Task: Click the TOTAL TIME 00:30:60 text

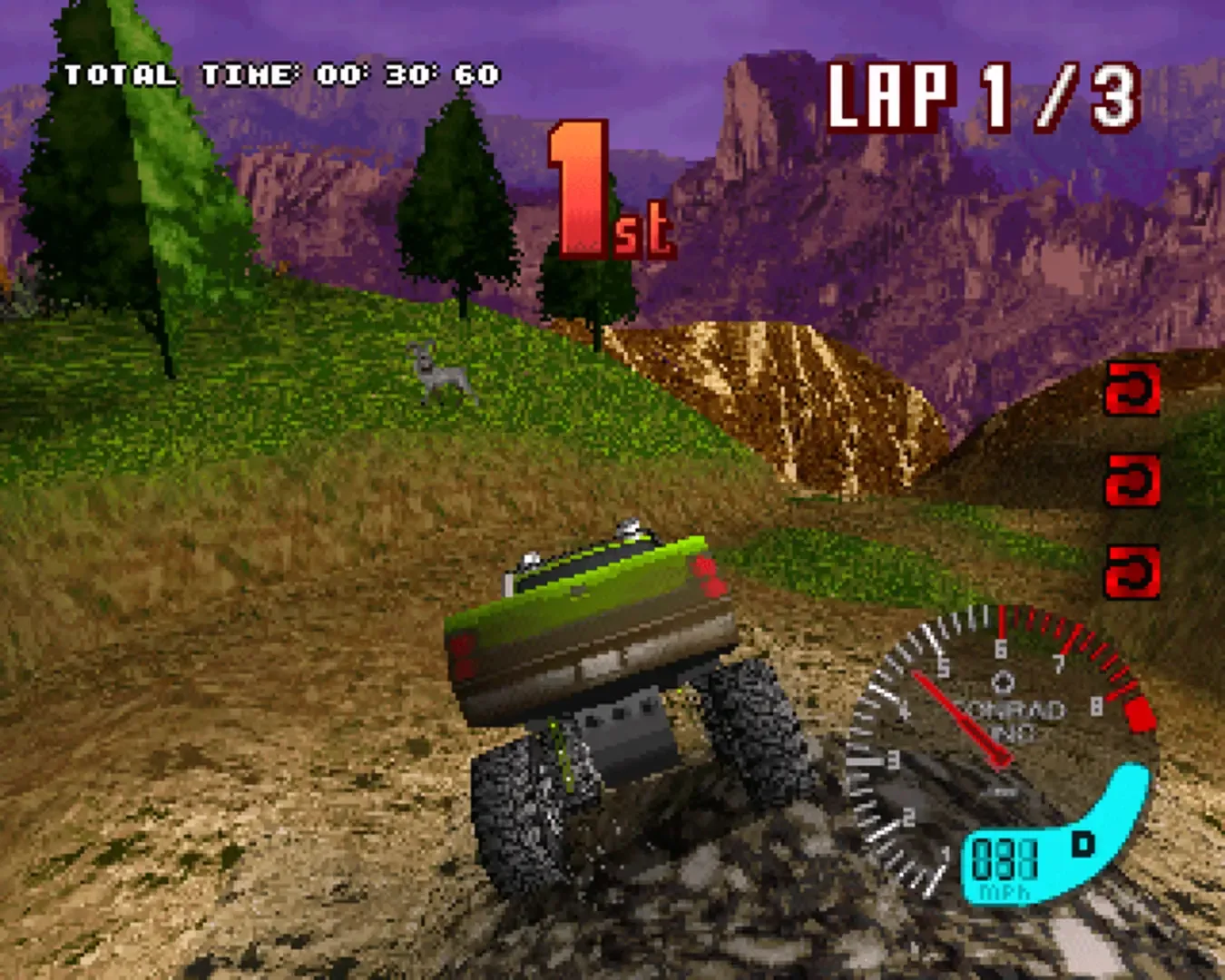Action: click(281, 73)
